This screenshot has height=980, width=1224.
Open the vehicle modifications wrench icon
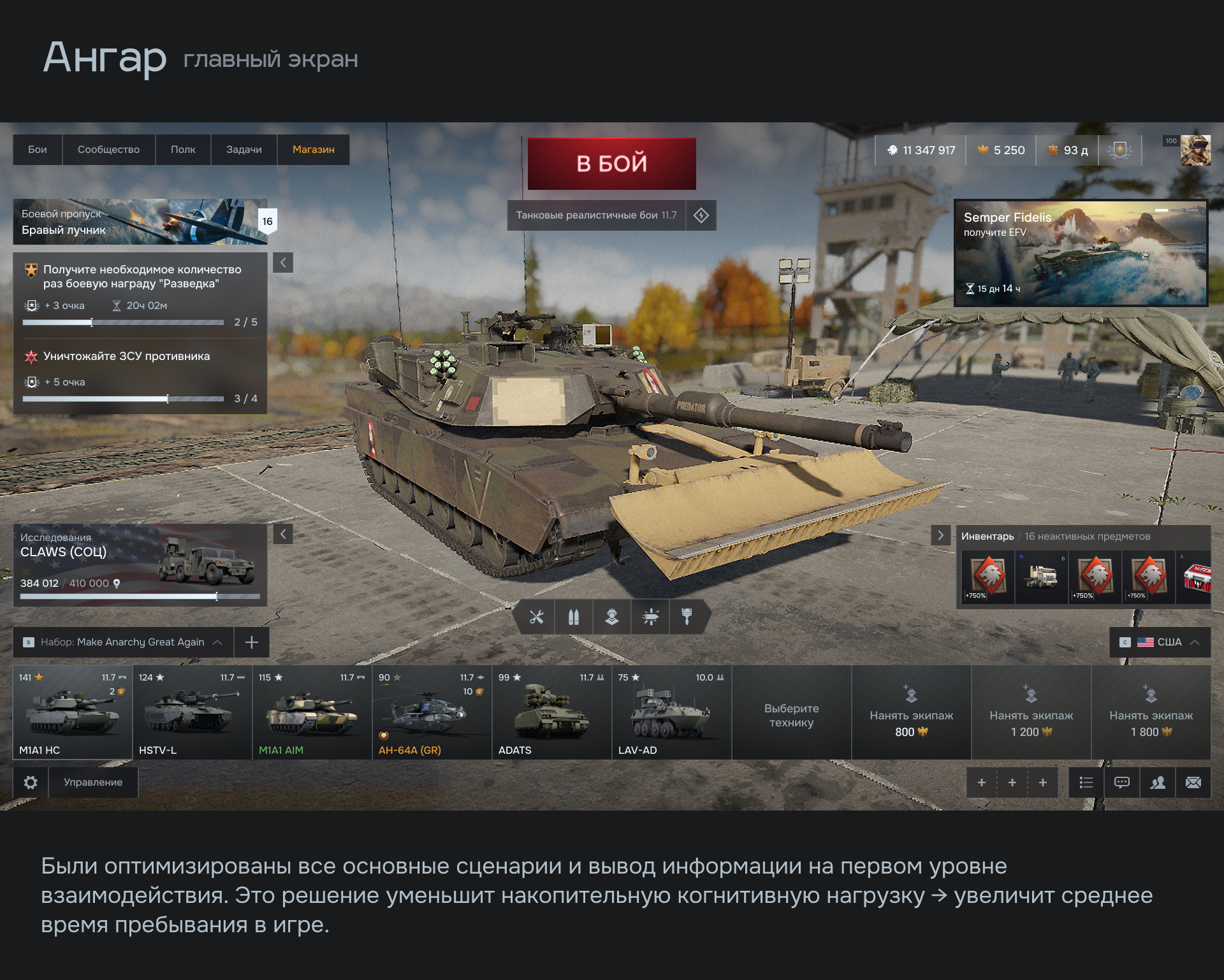coord(536,617)
